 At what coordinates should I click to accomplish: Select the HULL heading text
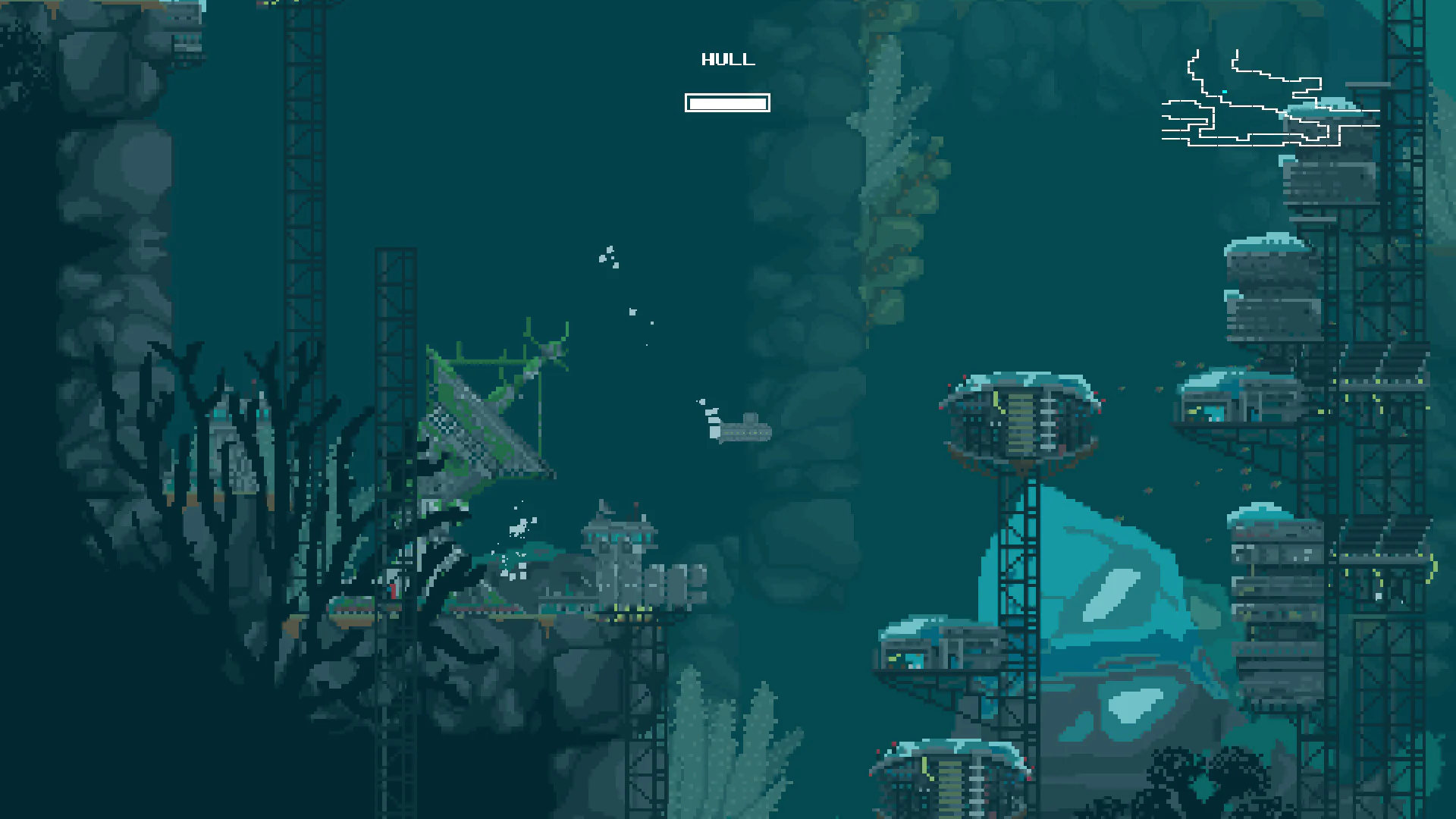(727, 59)
